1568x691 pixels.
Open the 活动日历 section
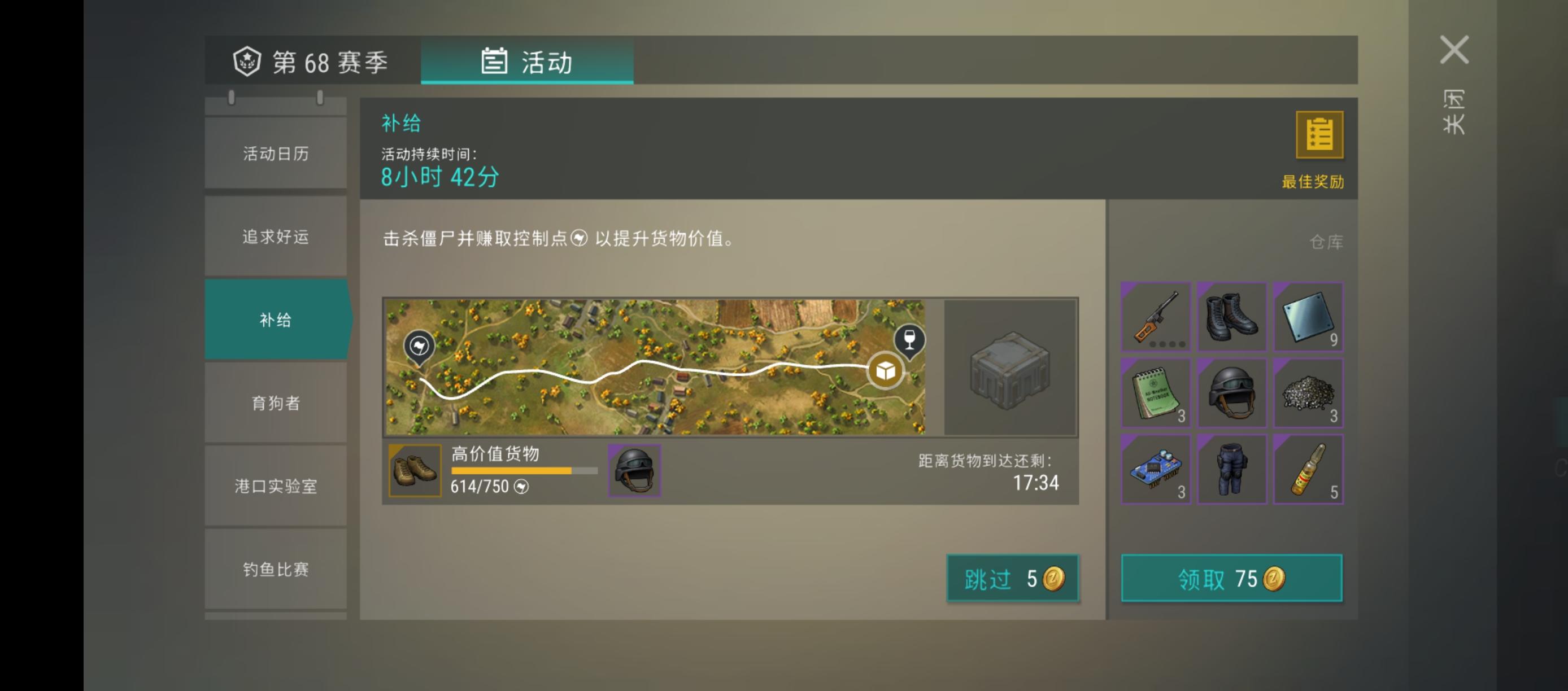[x=275, y=154]
